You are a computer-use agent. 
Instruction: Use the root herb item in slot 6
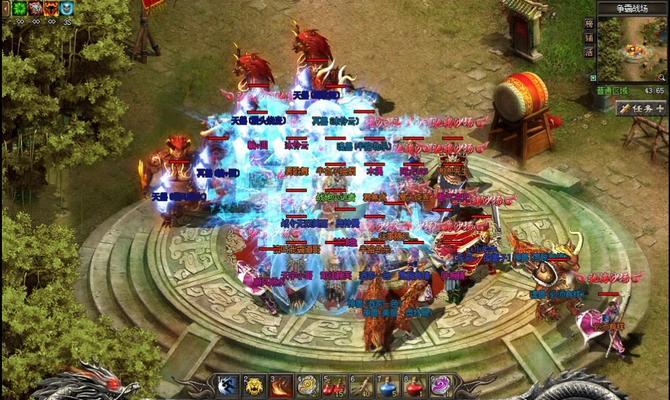click(x=362, y=386)
